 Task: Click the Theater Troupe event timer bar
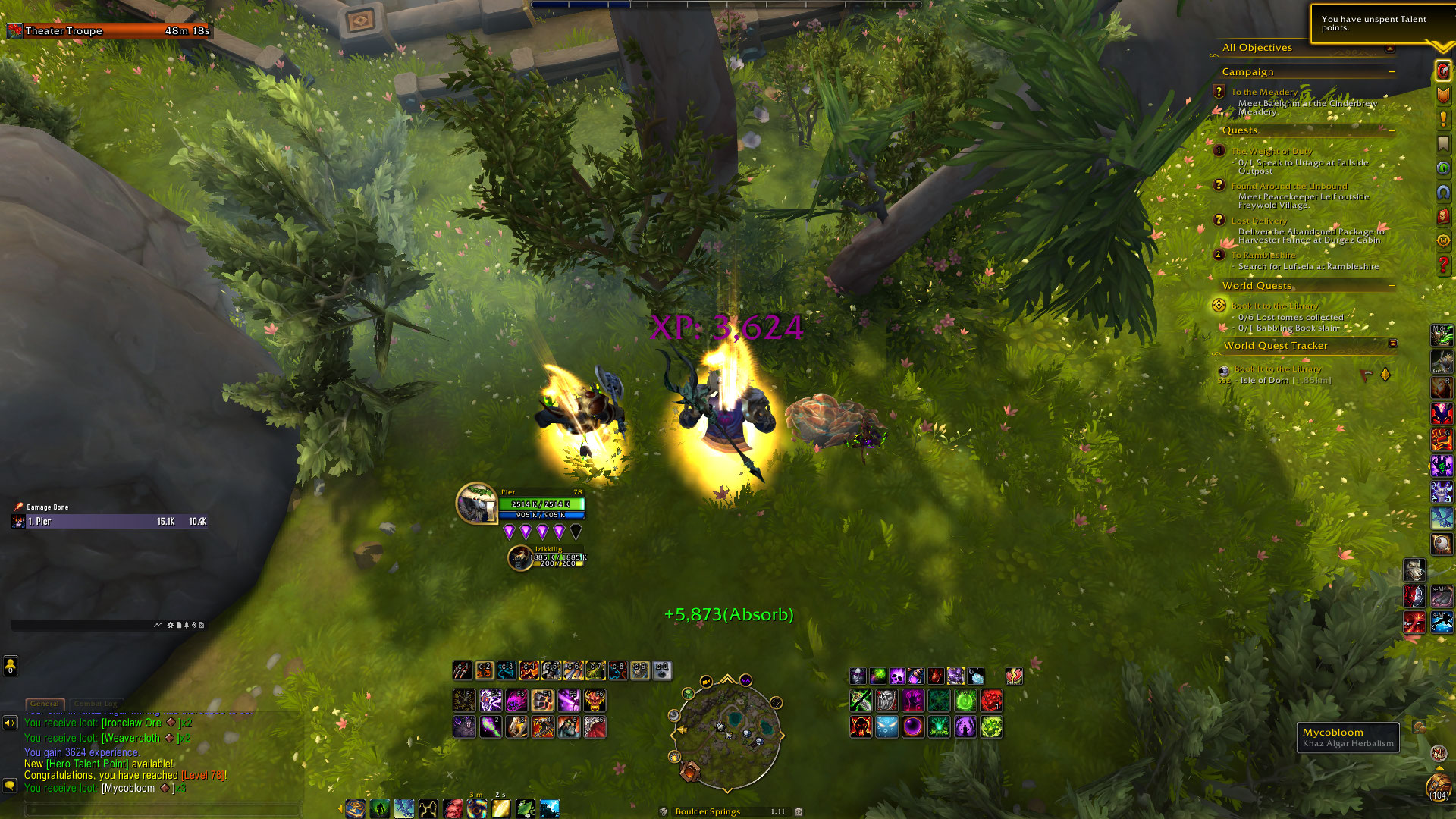point(110,31)
